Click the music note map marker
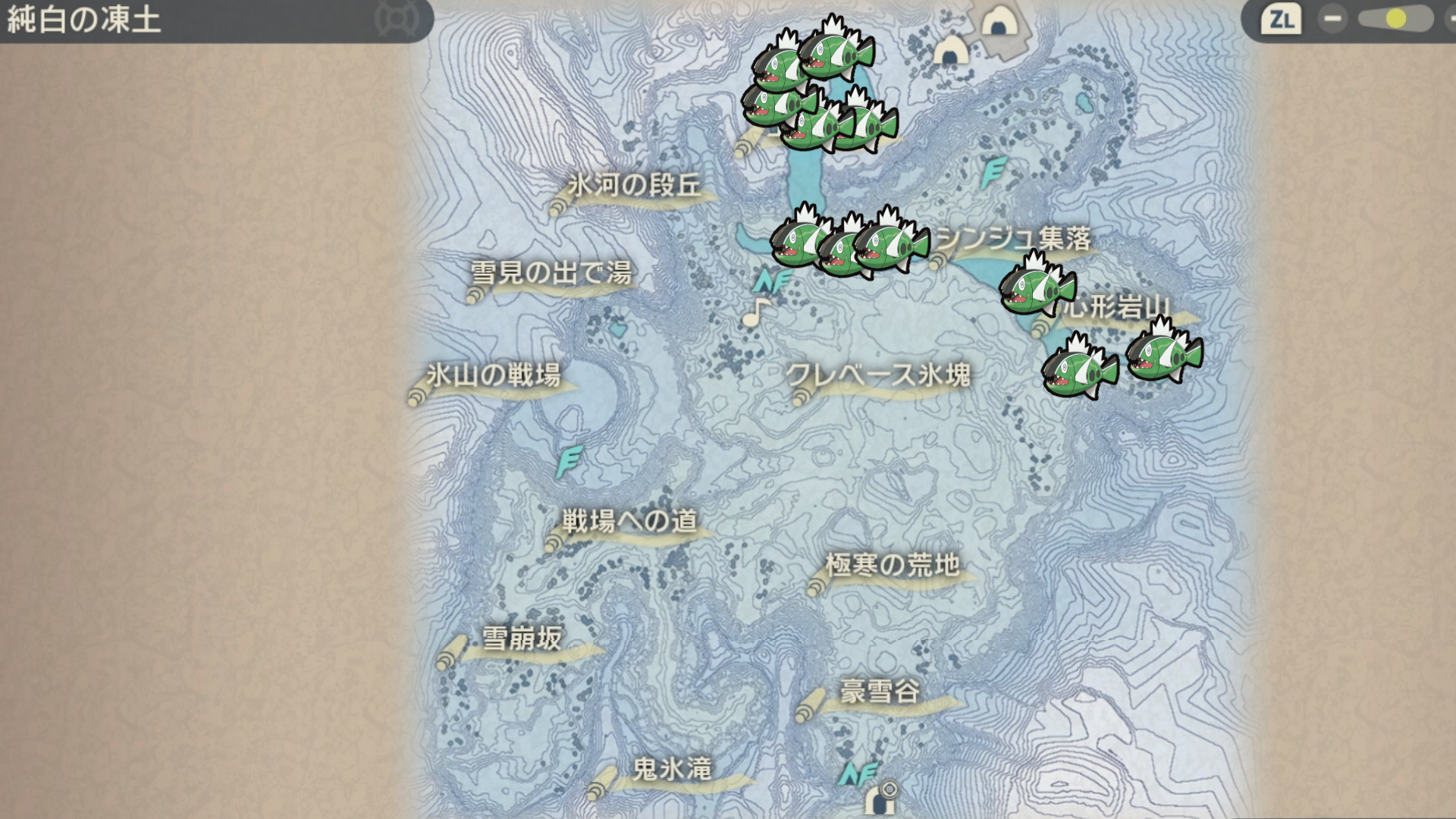 coord(755,312)
